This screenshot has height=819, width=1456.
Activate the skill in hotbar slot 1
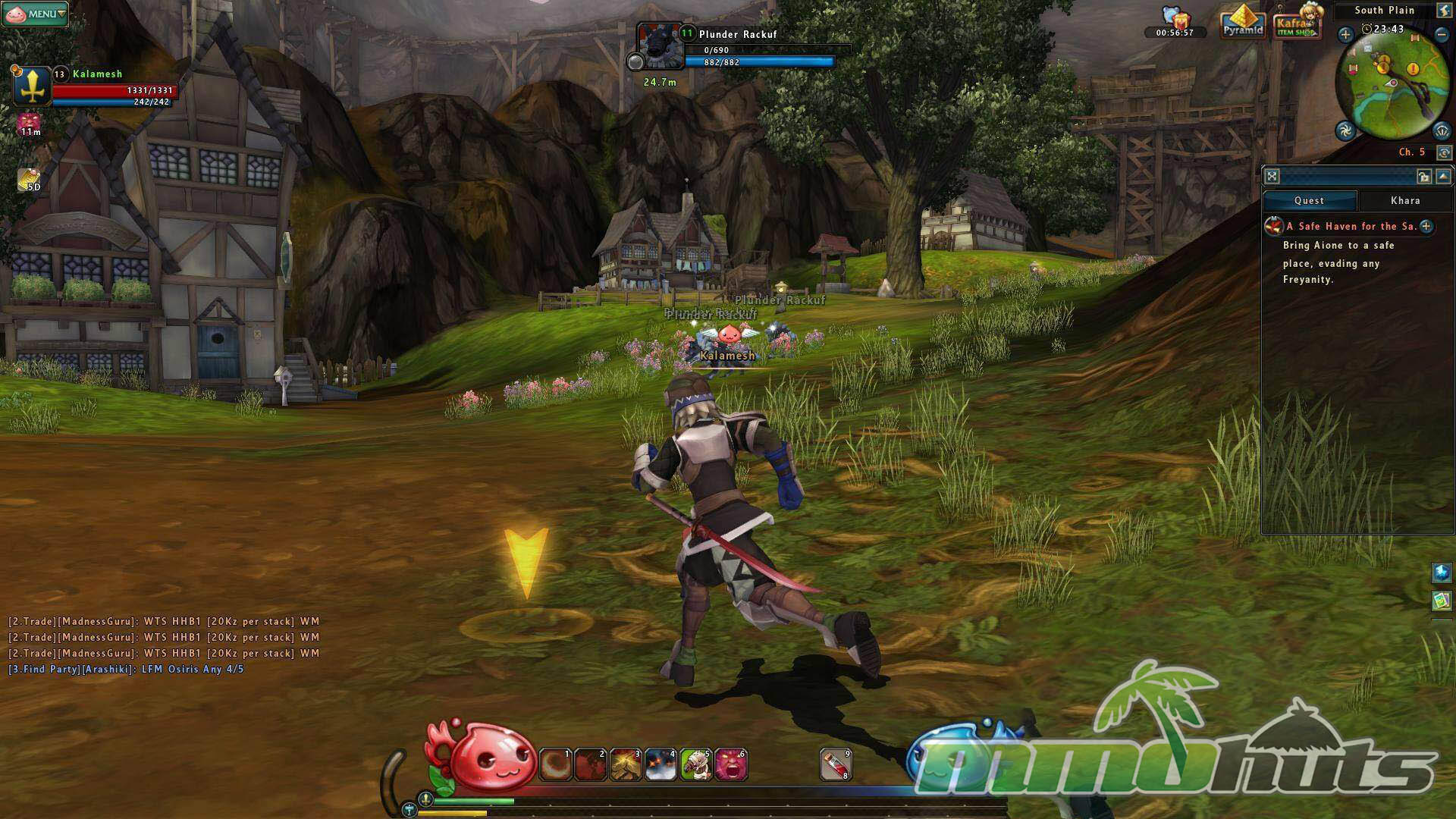555,764
